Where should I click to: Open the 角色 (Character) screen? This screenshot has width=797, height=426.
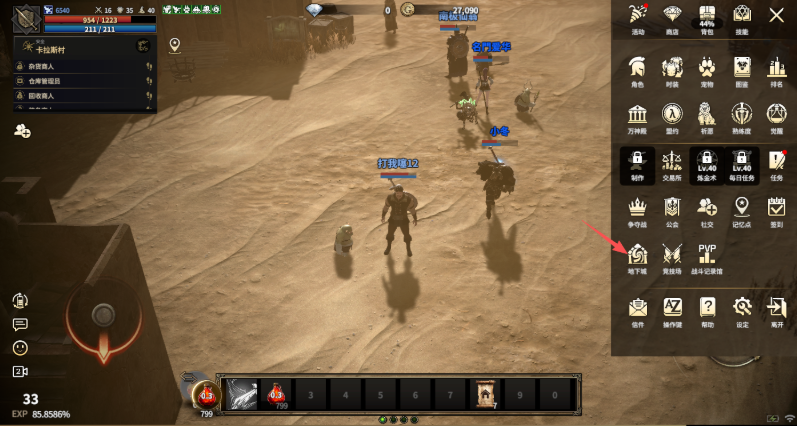tap(637, 69)
